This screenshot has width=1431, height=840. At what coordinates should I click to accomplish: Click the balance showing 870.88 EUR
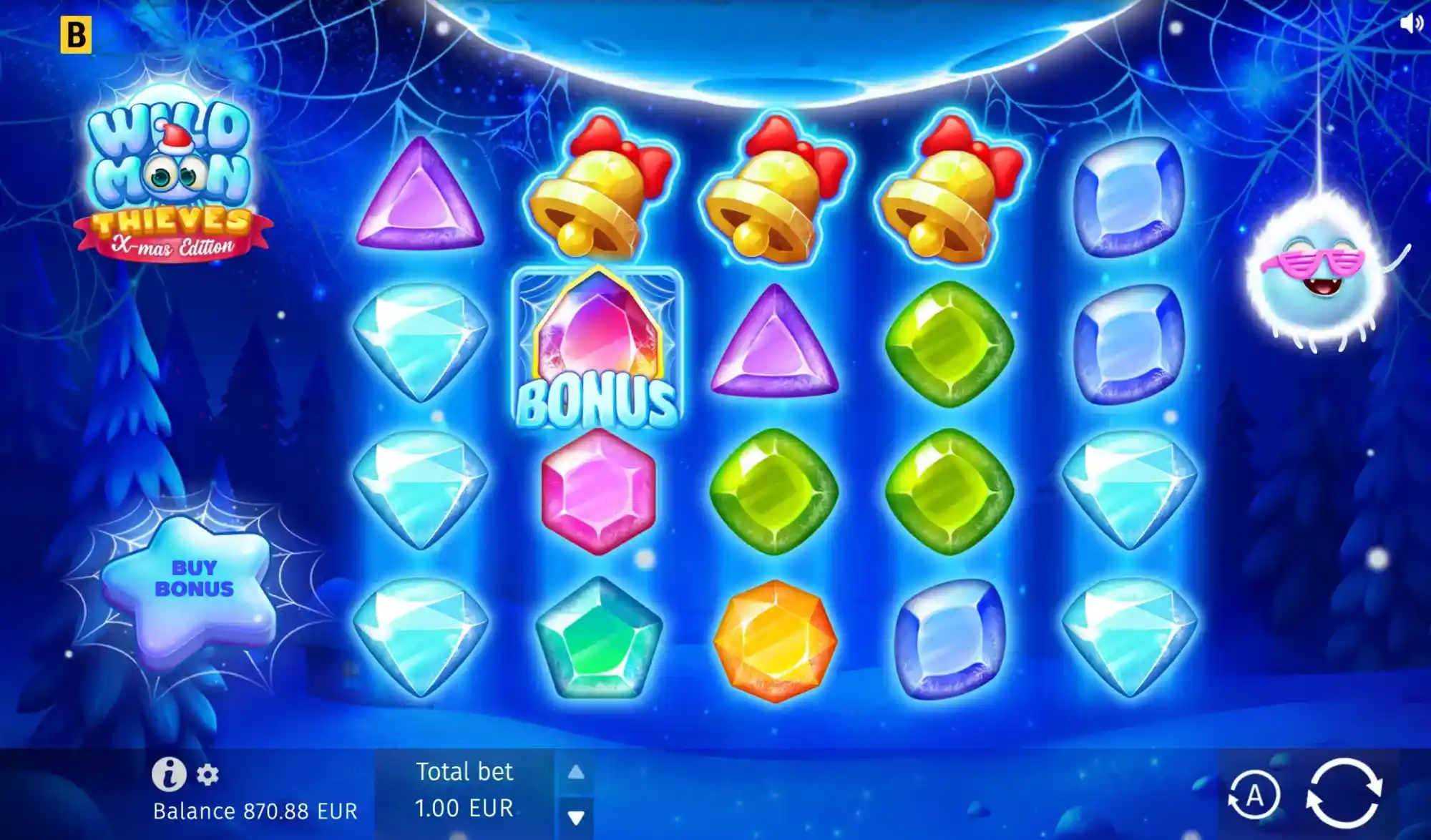point(255,811)
